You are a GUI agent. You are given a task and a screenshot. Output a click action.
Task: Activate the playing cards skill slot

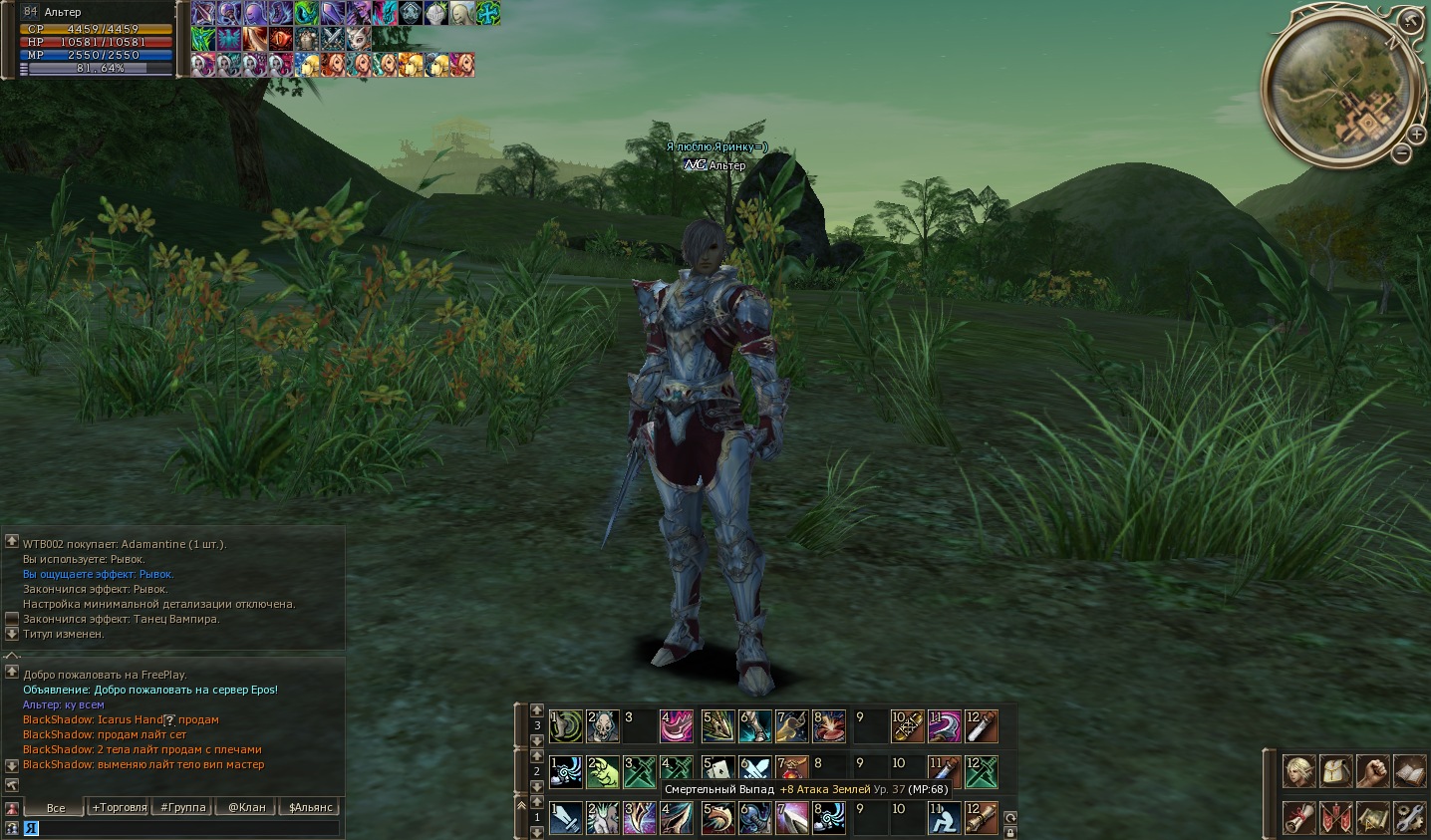(x=717, y=772)
